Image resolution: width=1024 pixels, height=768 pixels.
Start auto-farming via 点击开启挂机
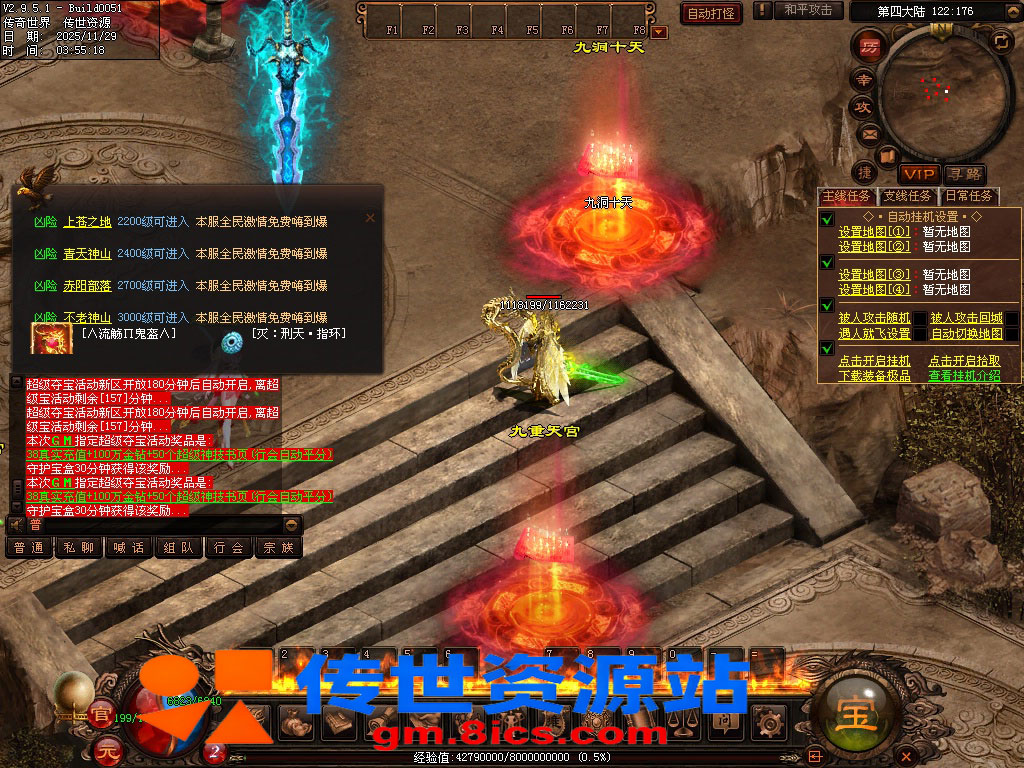[874, 361]
